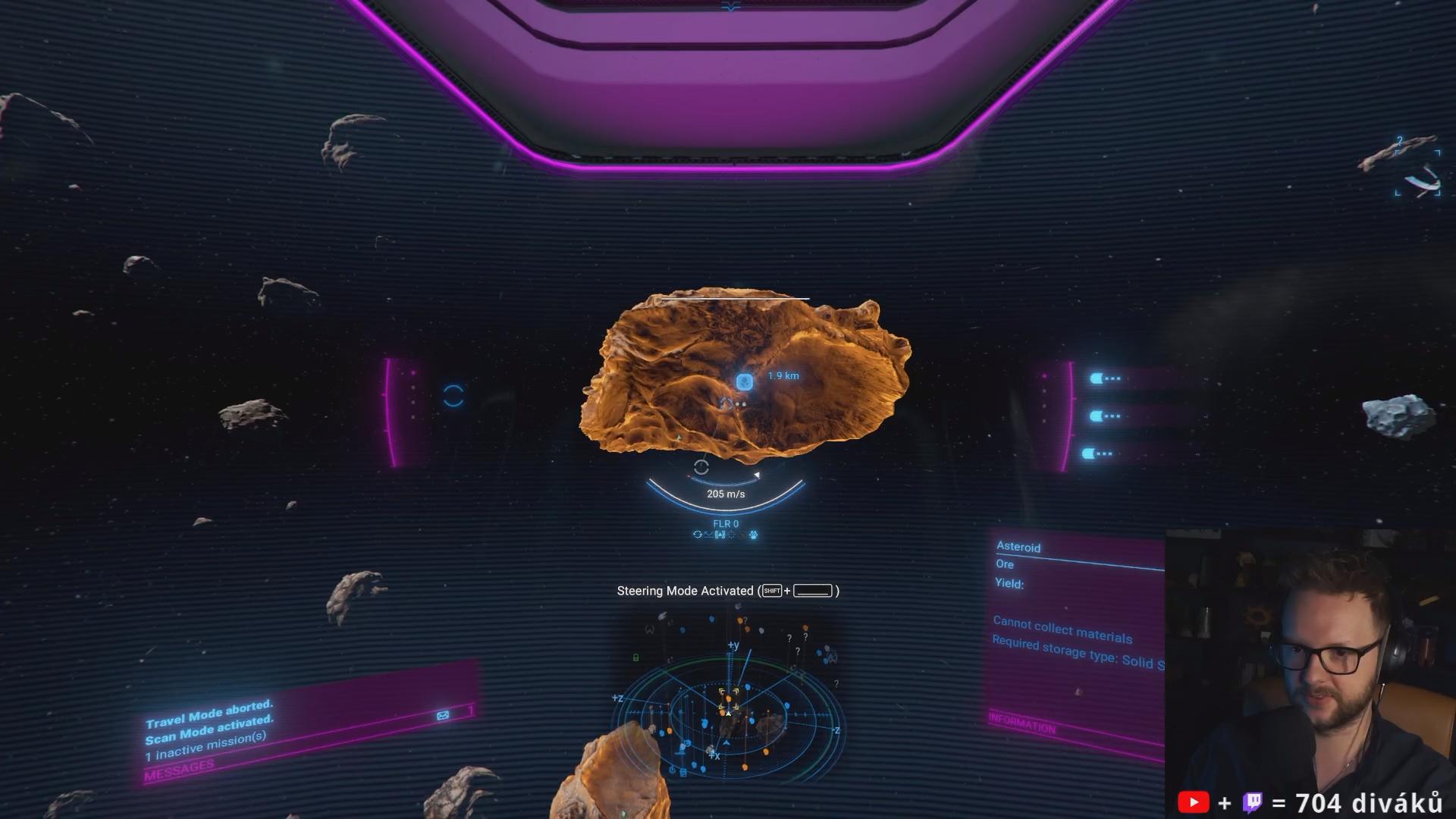Select the bracketed offscreen target indicator
Viewport: 1456px width, 819px height.
(1418, 174)
